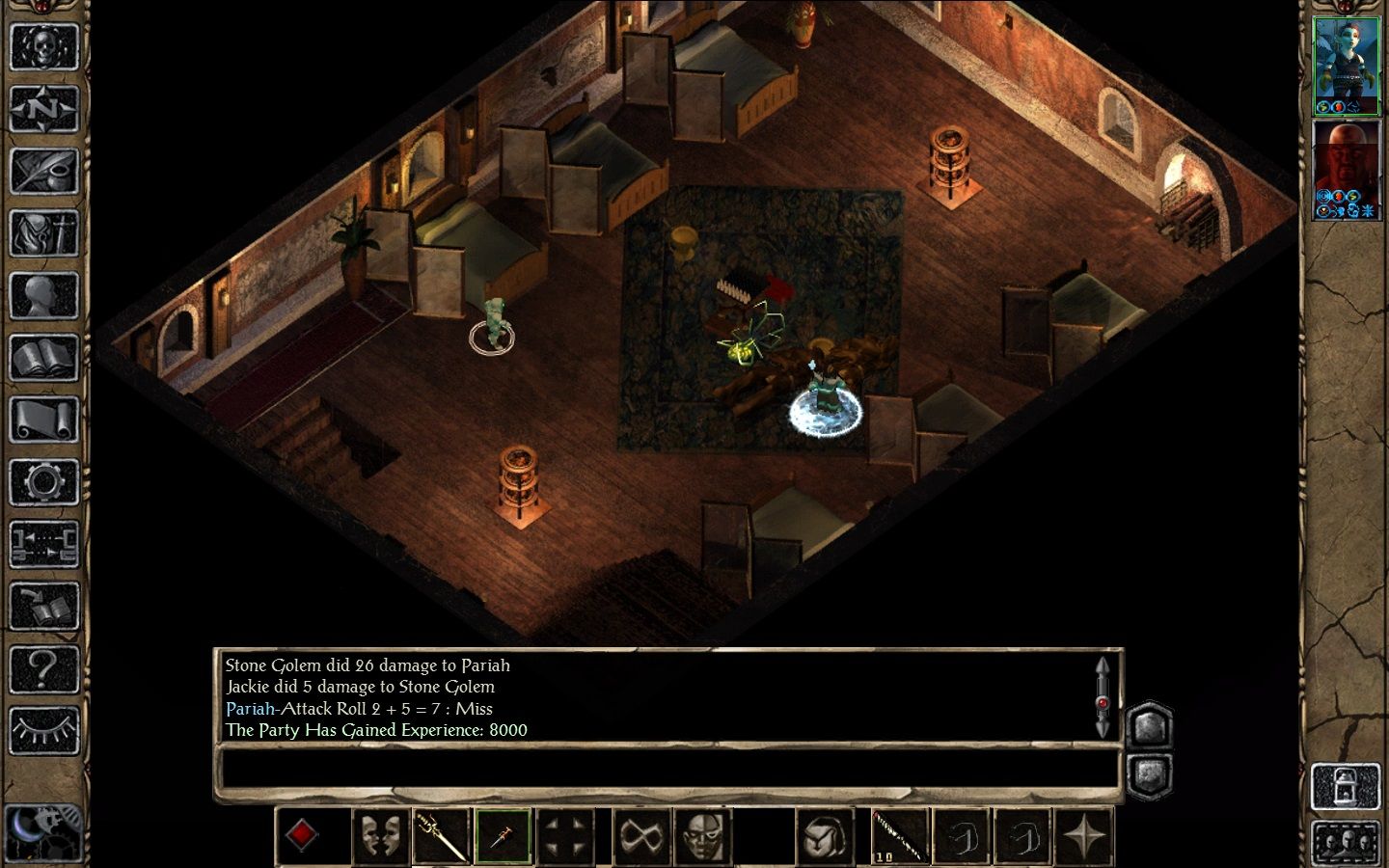The image size is (1389, 868).
Task: Rest the party with the closed eye button
Action: point(43,730)
